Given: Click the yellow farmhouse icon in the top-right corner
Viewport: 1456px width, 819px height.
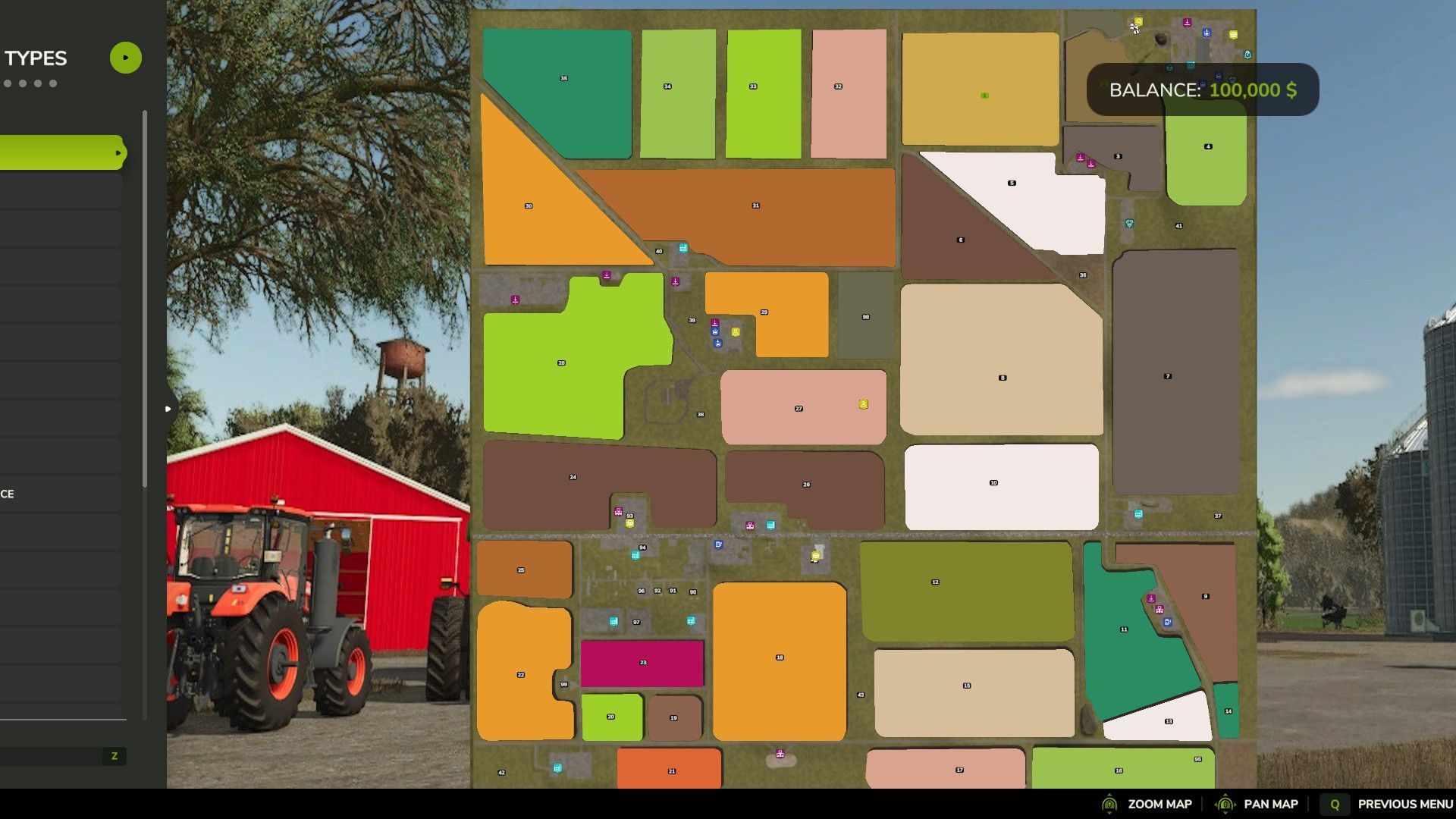Looking at the screenshot, I should coord(1139,23).
